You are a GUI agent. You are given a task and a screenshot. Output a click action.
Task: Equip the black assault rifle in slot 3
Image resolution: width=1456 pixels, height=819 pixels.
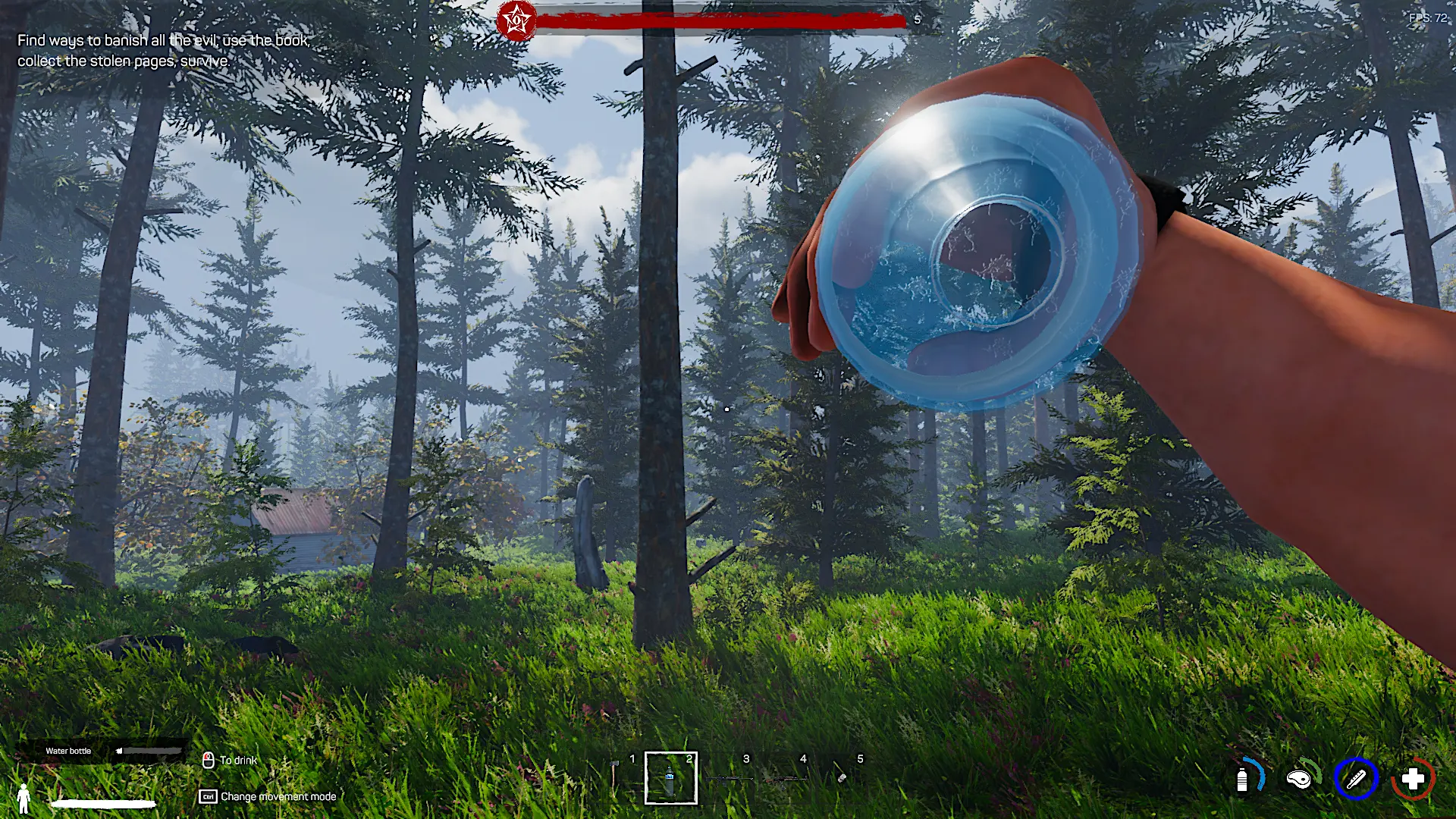[x=728, y=778]
